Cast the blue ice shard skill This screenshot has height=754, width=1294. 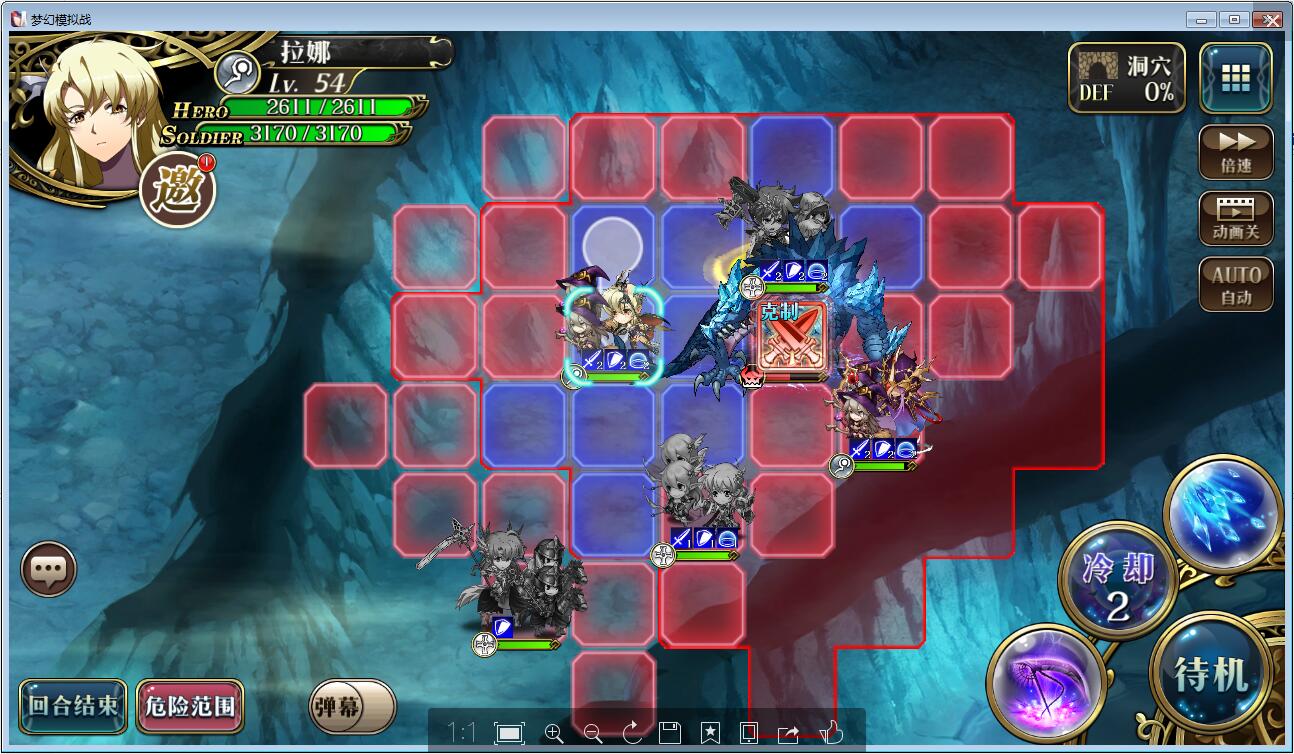click(1224, 513)
